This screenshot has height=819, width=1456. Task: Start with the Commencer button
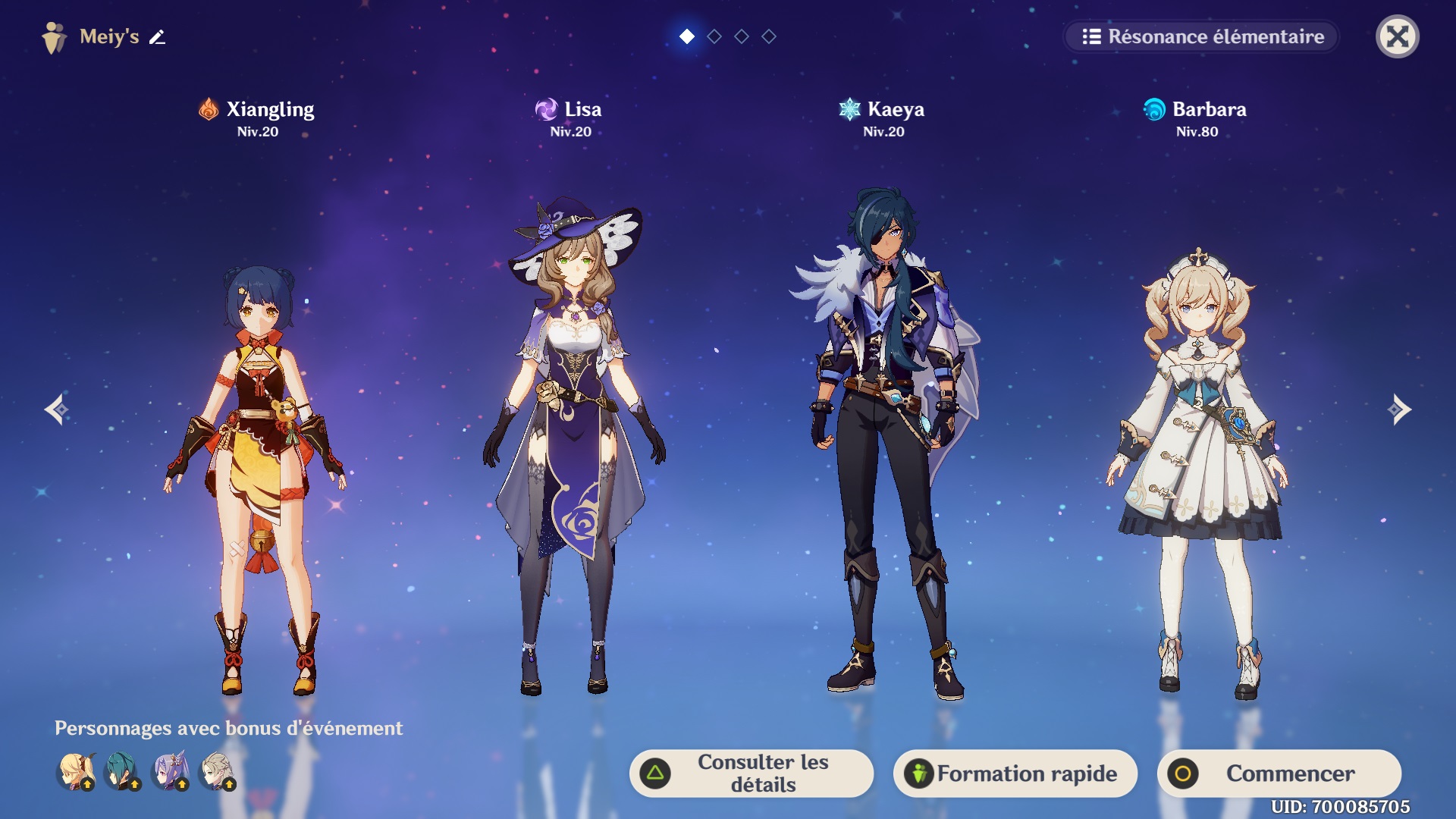click(x=1279, y=773)
